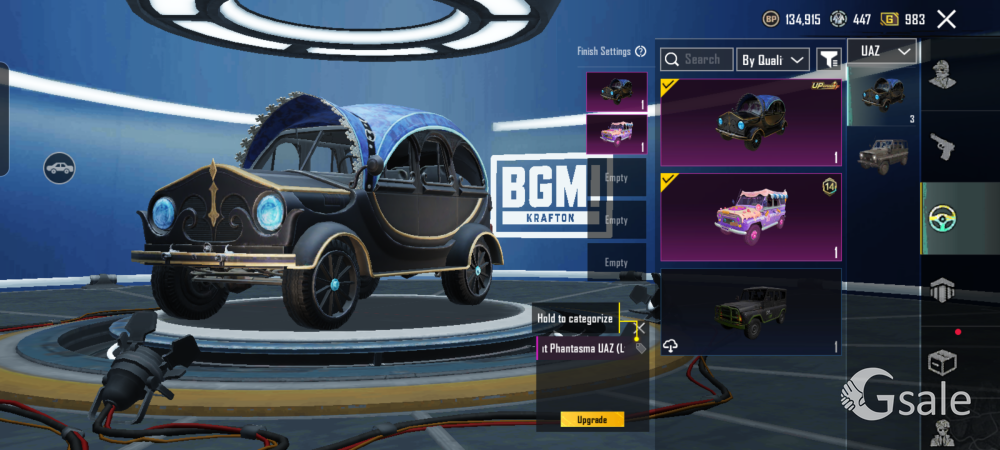This screenshot has width=1000, height=450.
Task: Click the Search field
Action: click(697, 60)
